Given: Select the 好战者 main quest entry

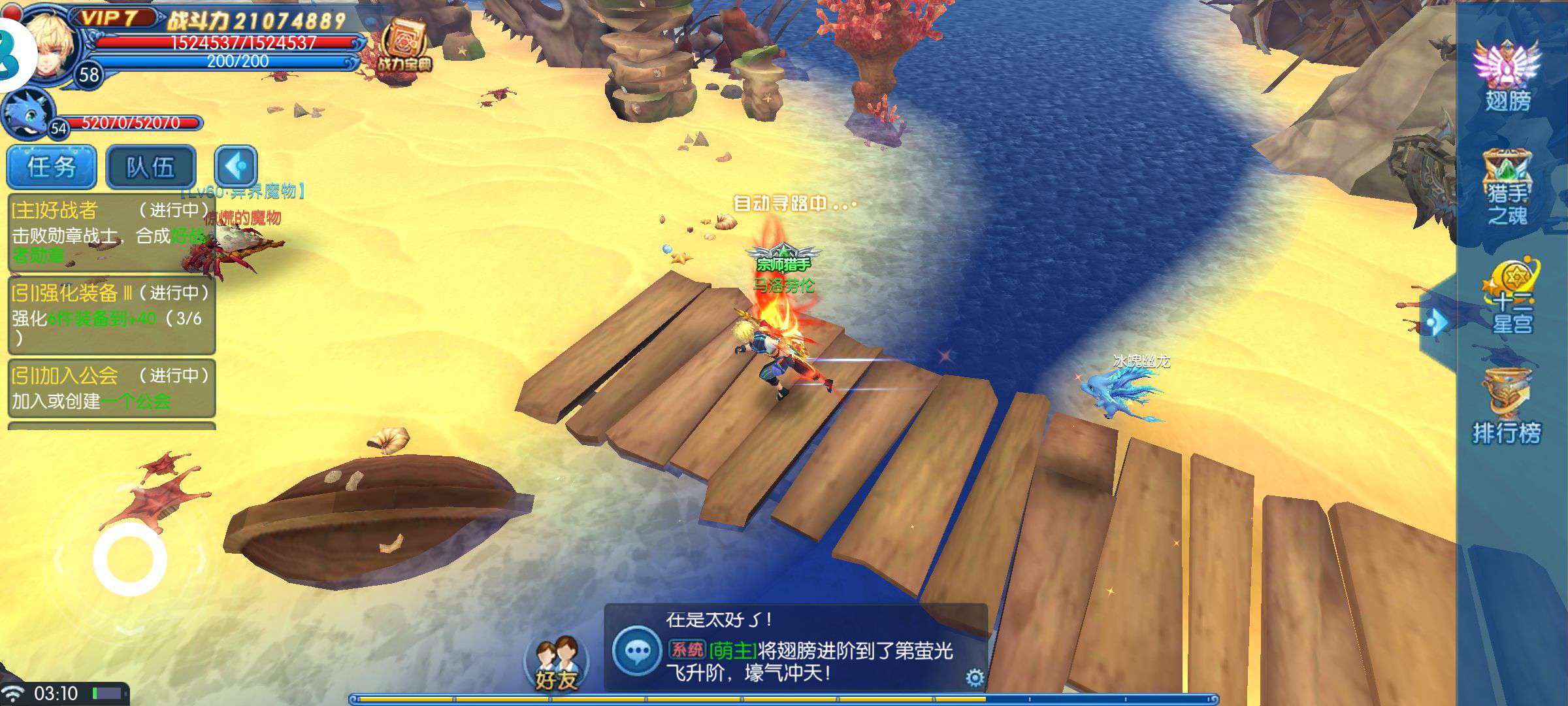Looking at the screenshot, I should click(x=111, y=232).
